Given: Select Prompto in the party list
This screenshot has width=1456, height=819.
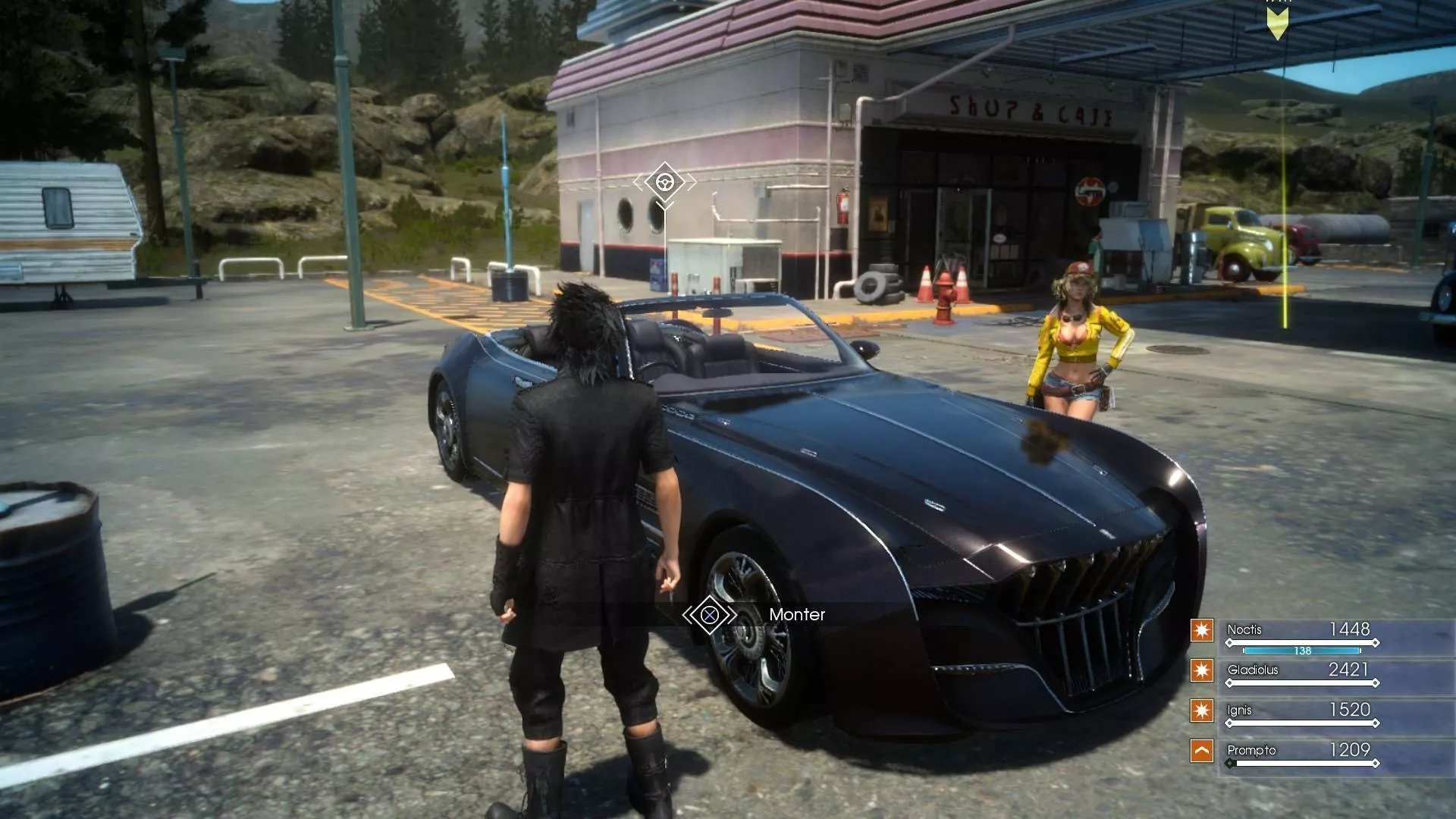Looking at the screenshot, I should (x=1251, y=750).
